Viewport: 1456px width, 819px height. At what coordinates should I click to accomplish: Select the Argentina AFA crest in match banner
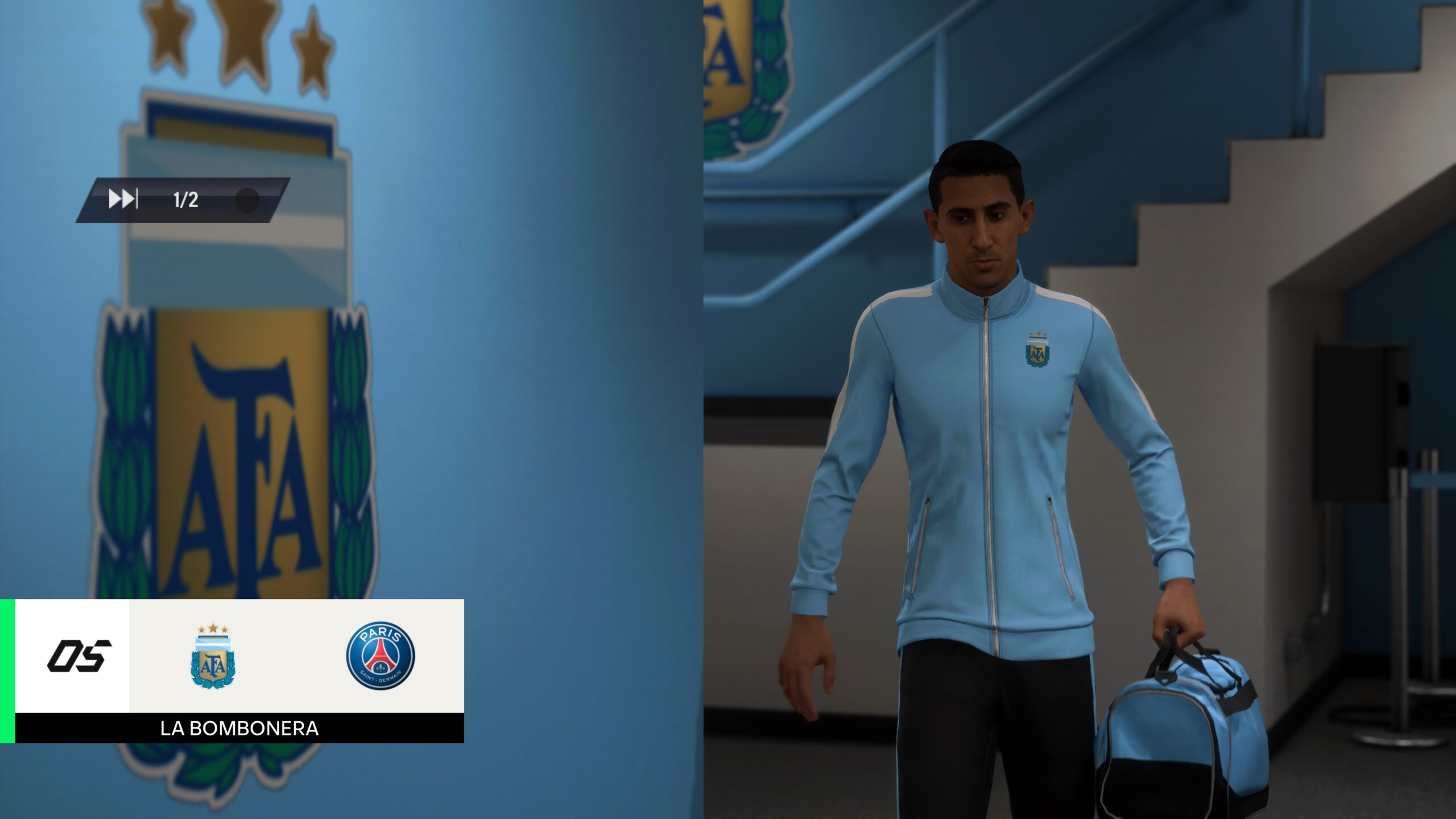pyautogui.click(x=213, y=656)
